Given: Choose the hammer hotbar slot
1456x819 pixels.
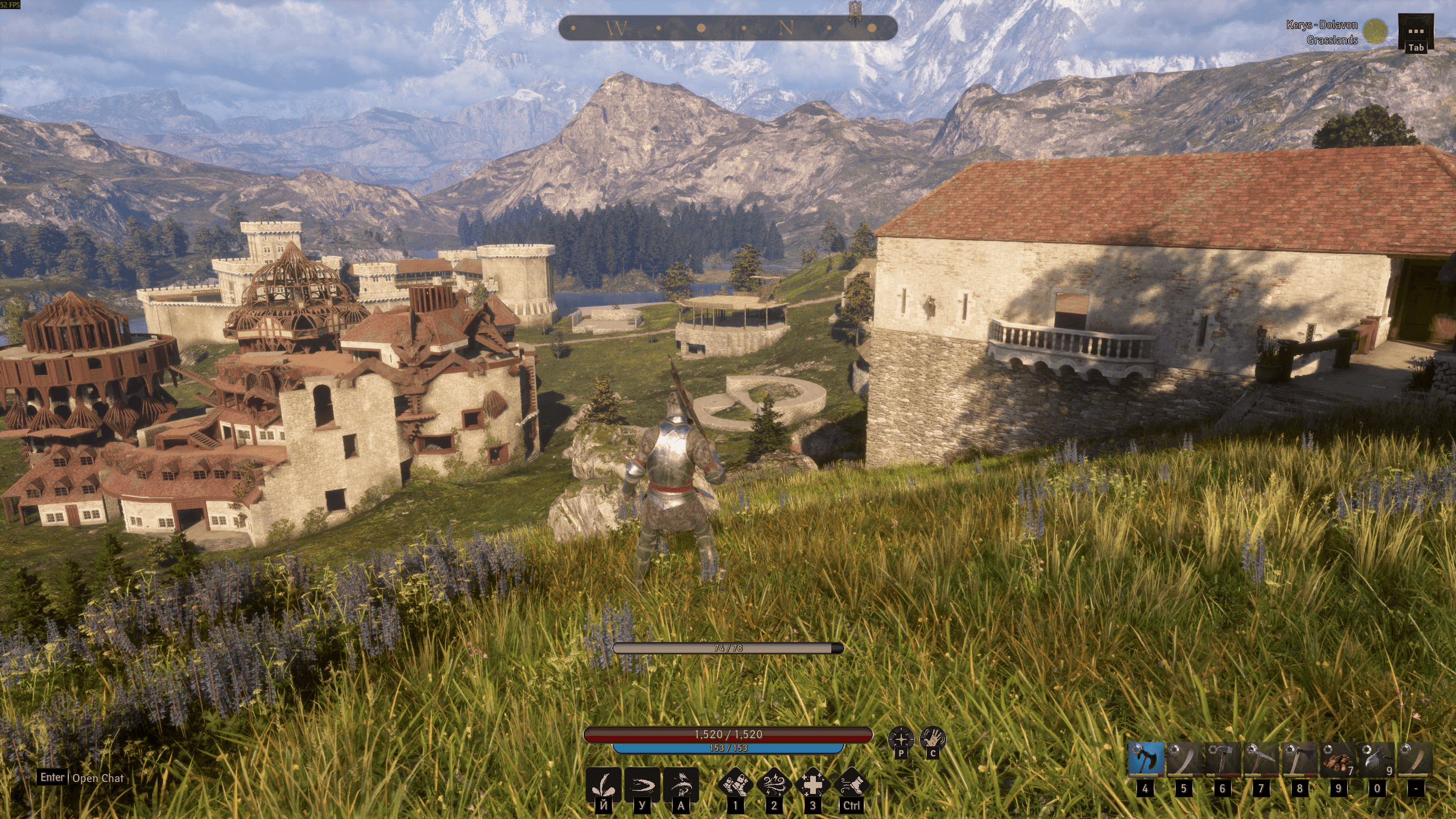Looking at the screenshot, I should (1223, 759).
